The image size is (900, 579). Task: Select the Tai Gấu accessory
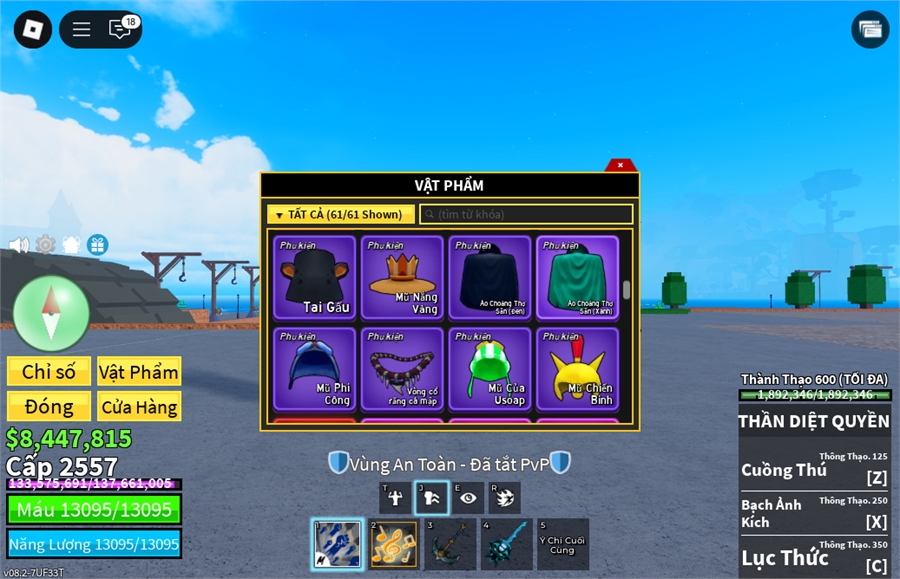click(x=314, y=277)
